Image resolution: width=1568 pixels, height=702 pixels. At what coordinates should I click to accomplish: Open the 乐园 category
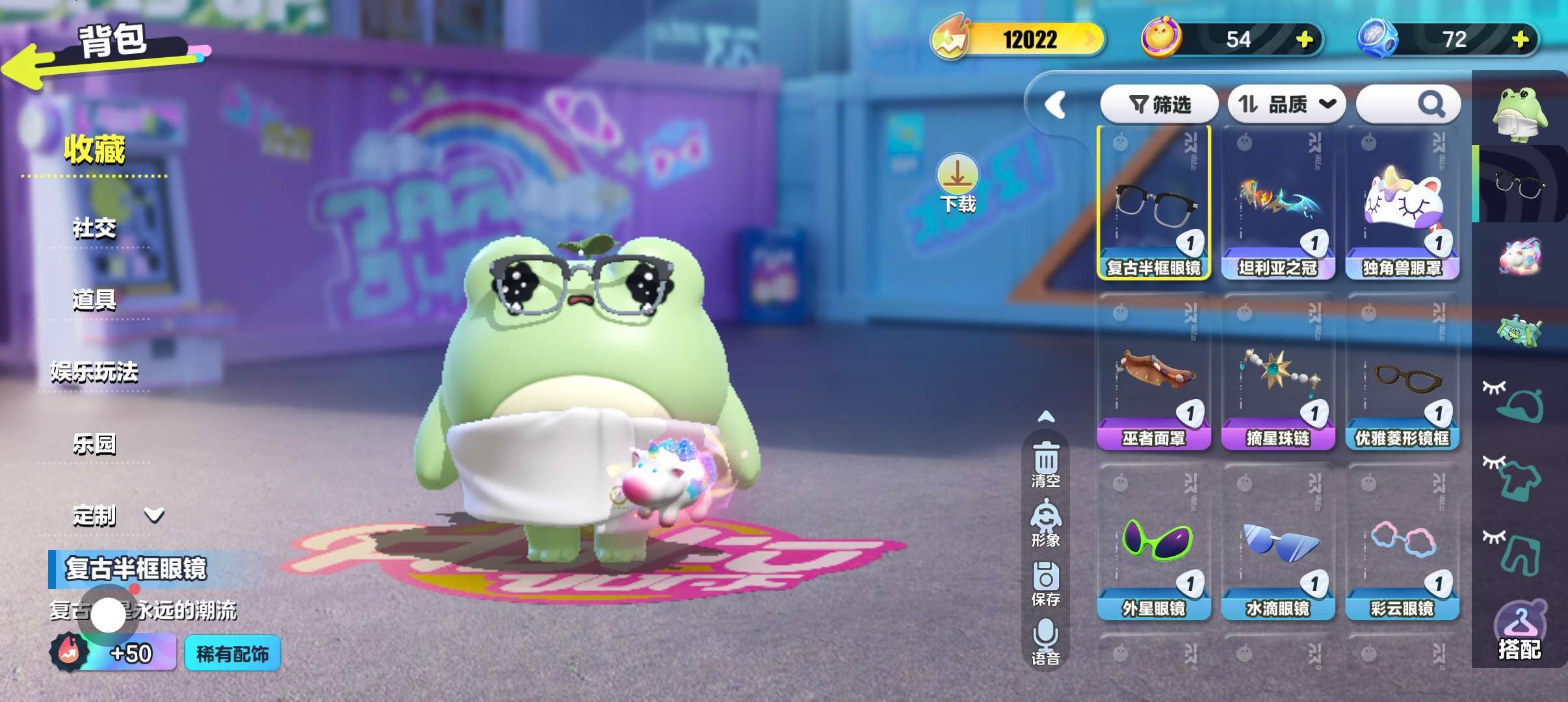tap(94, 444)
